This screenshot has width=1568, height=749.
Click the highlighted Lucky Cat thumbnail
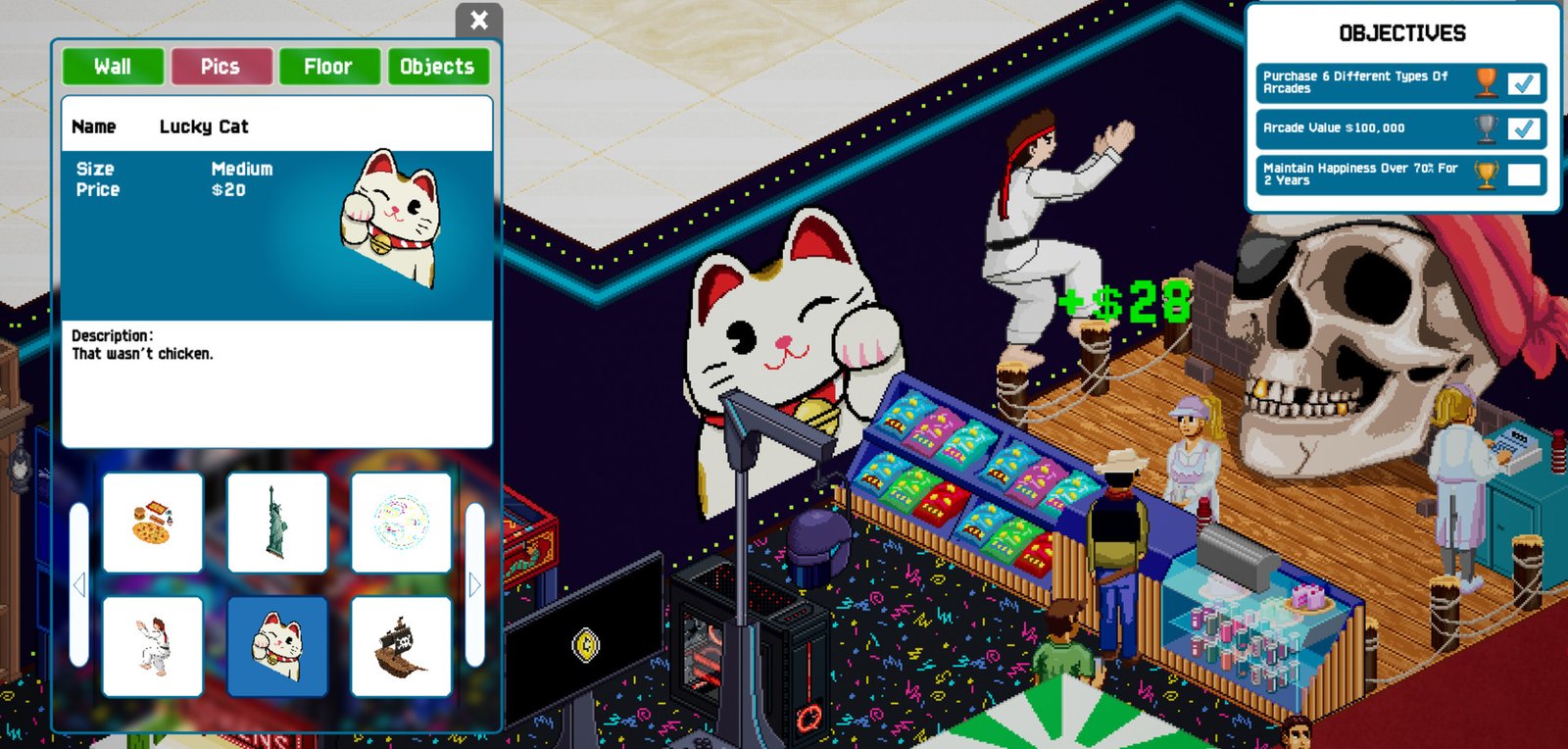(277, 647)
